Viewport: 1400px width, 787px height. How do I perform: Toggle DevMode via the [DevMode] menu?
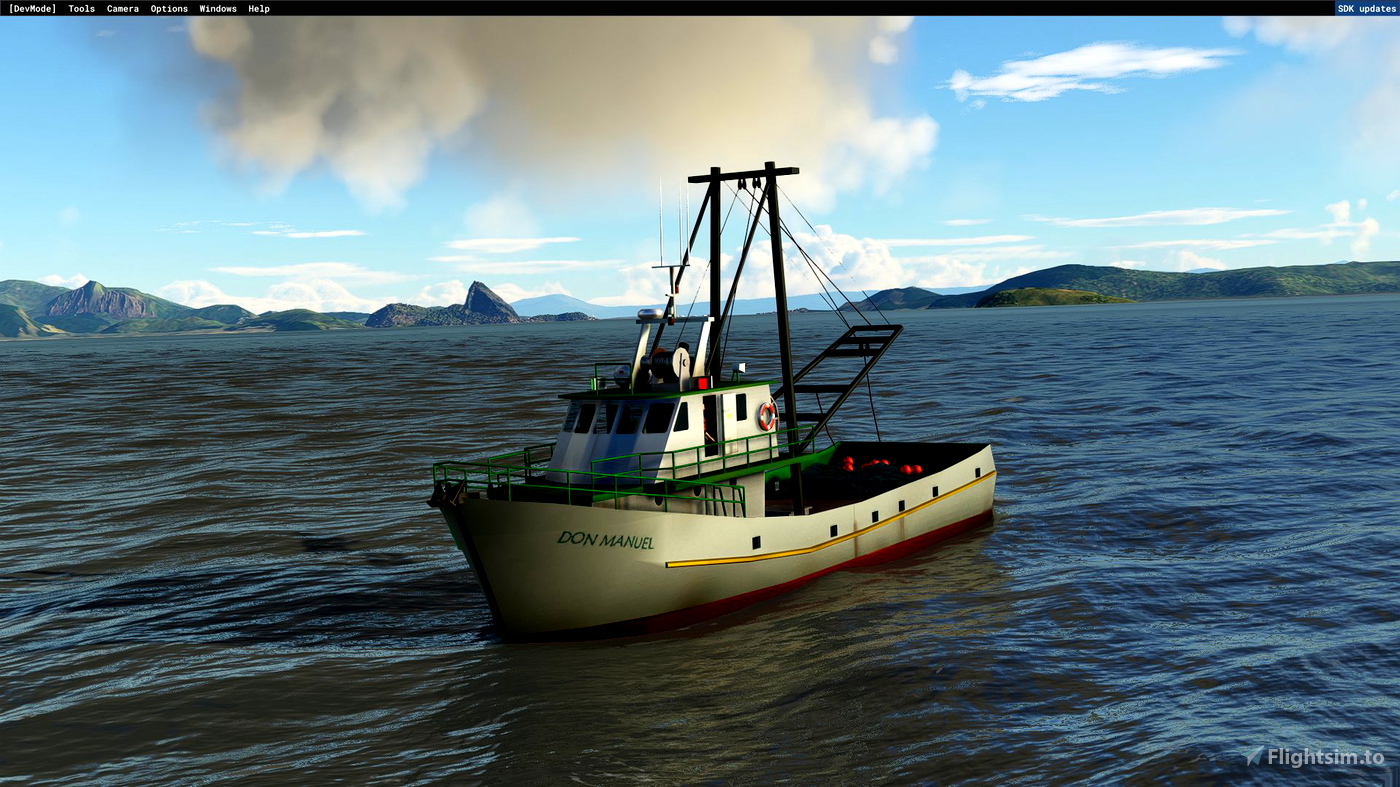[31, 8]
